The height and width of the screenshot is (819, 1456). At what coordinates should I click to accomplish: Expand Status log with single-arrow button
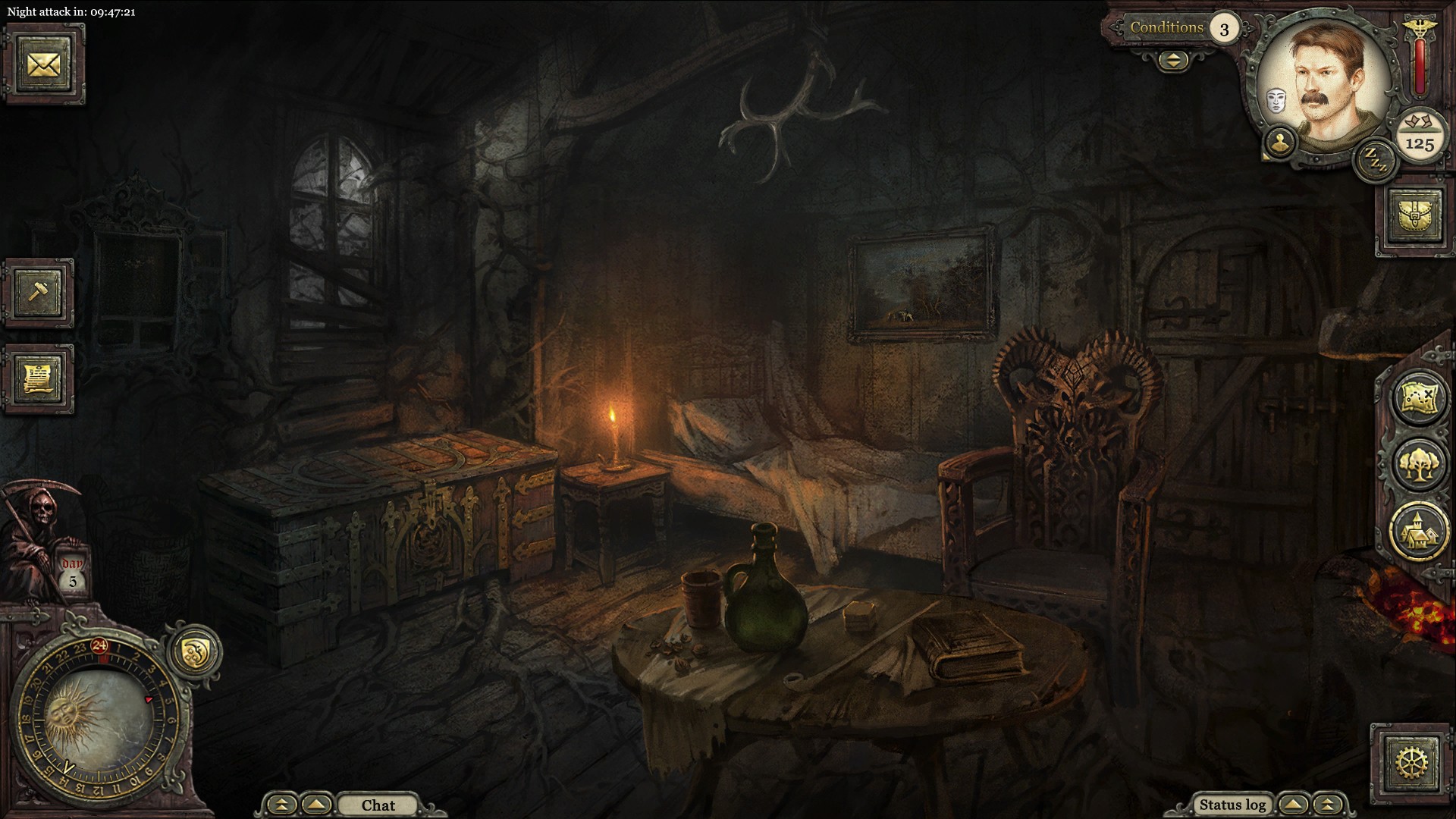click(1294, 805)
